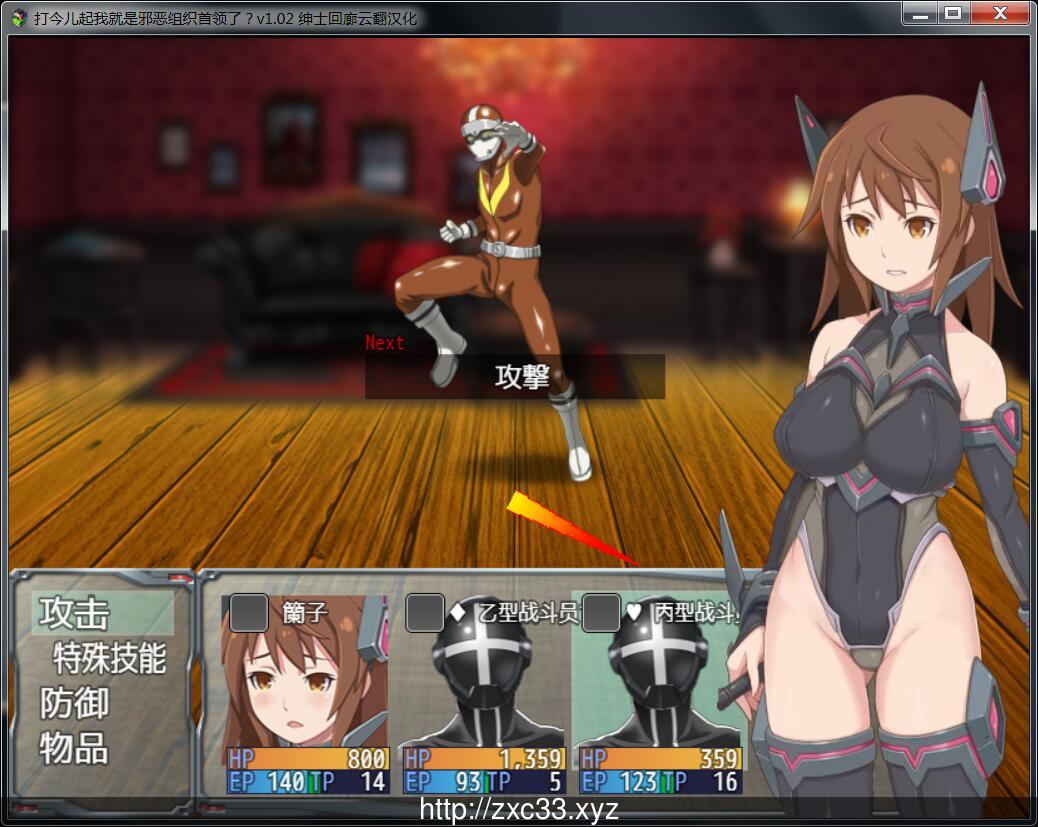The height and width of the screenshot is (827, 1038).
Task: Open the 特殊技能 special skills command
Action: pos(109,658)
